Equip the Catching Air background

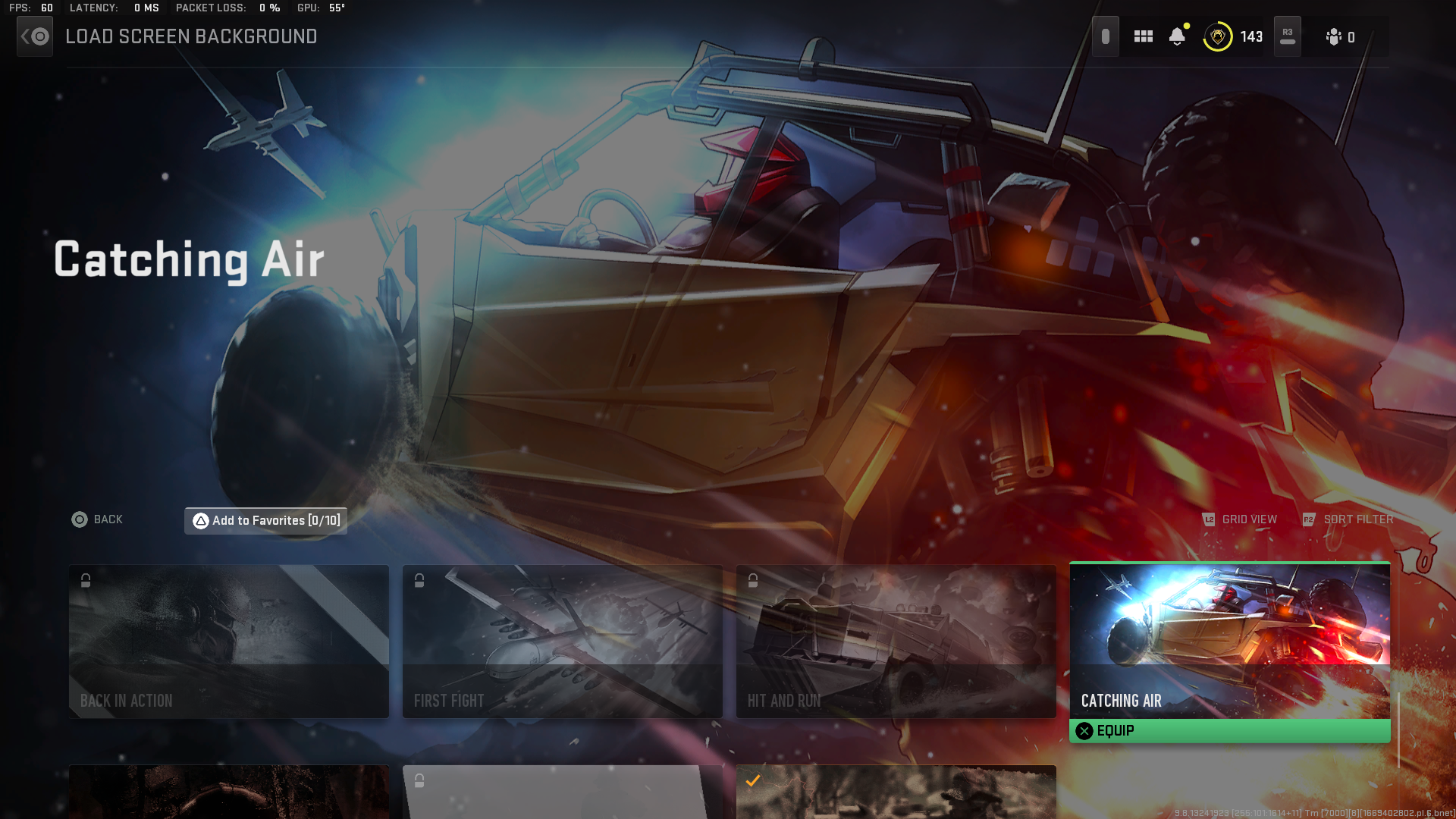click(x=1229, y=731)
